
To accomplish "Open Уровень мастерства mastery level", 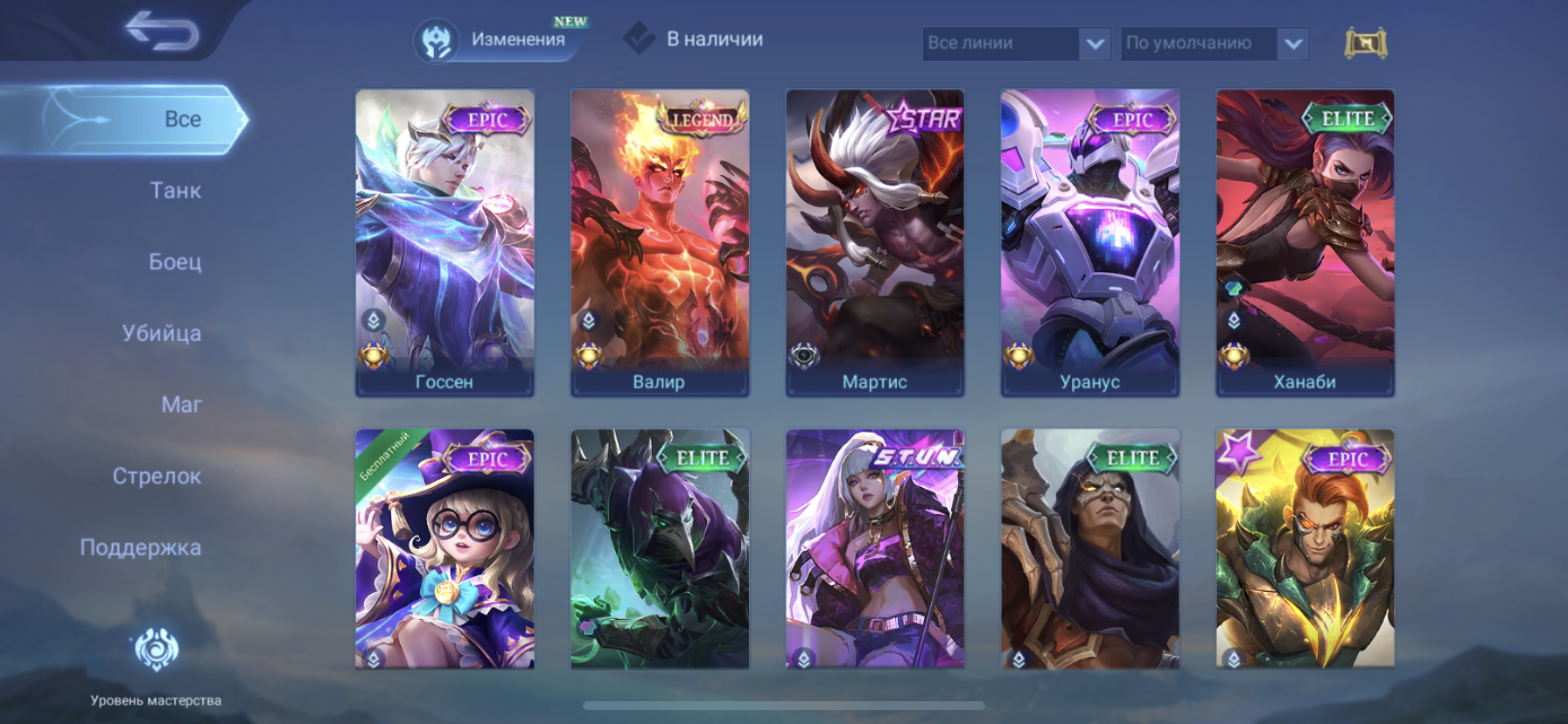I will click(x=156, y=665).
